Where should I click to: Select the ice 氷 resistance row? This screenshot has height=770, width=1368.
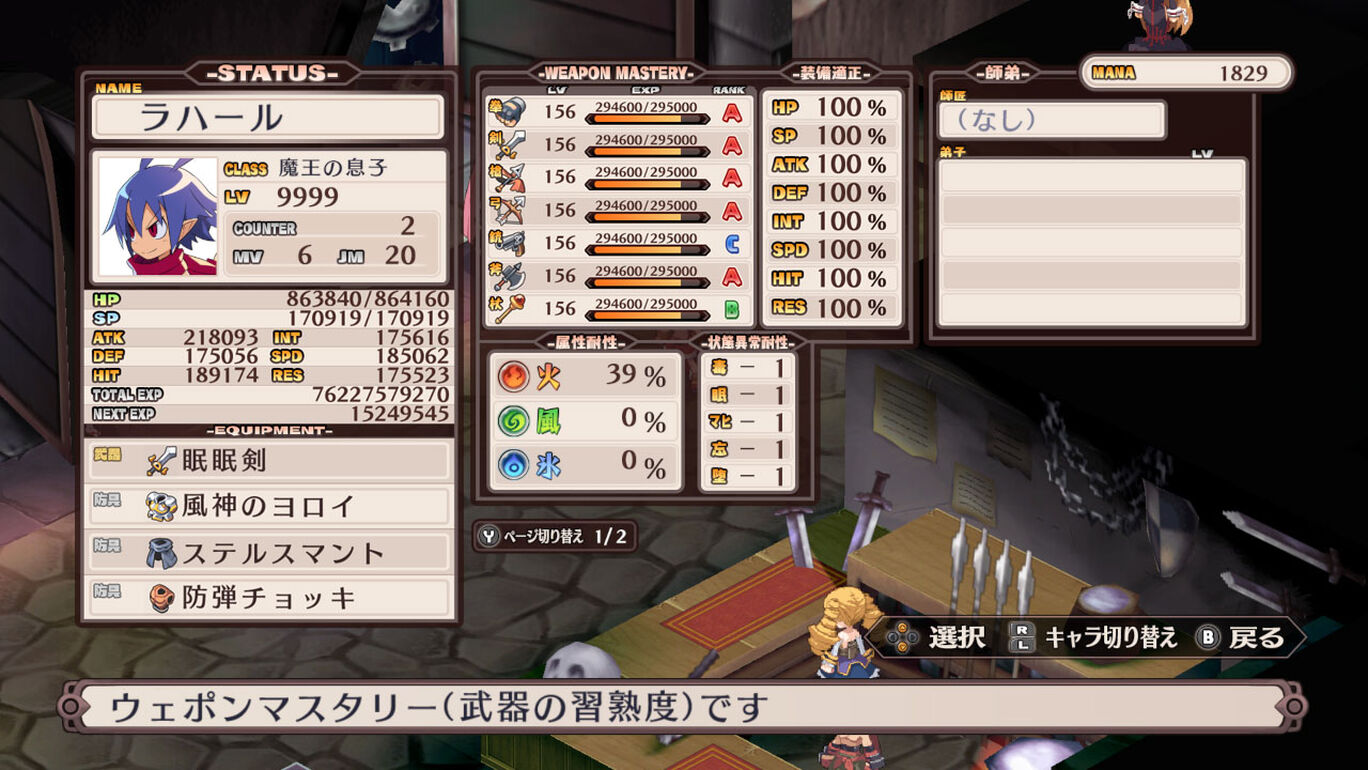[584, 464]
